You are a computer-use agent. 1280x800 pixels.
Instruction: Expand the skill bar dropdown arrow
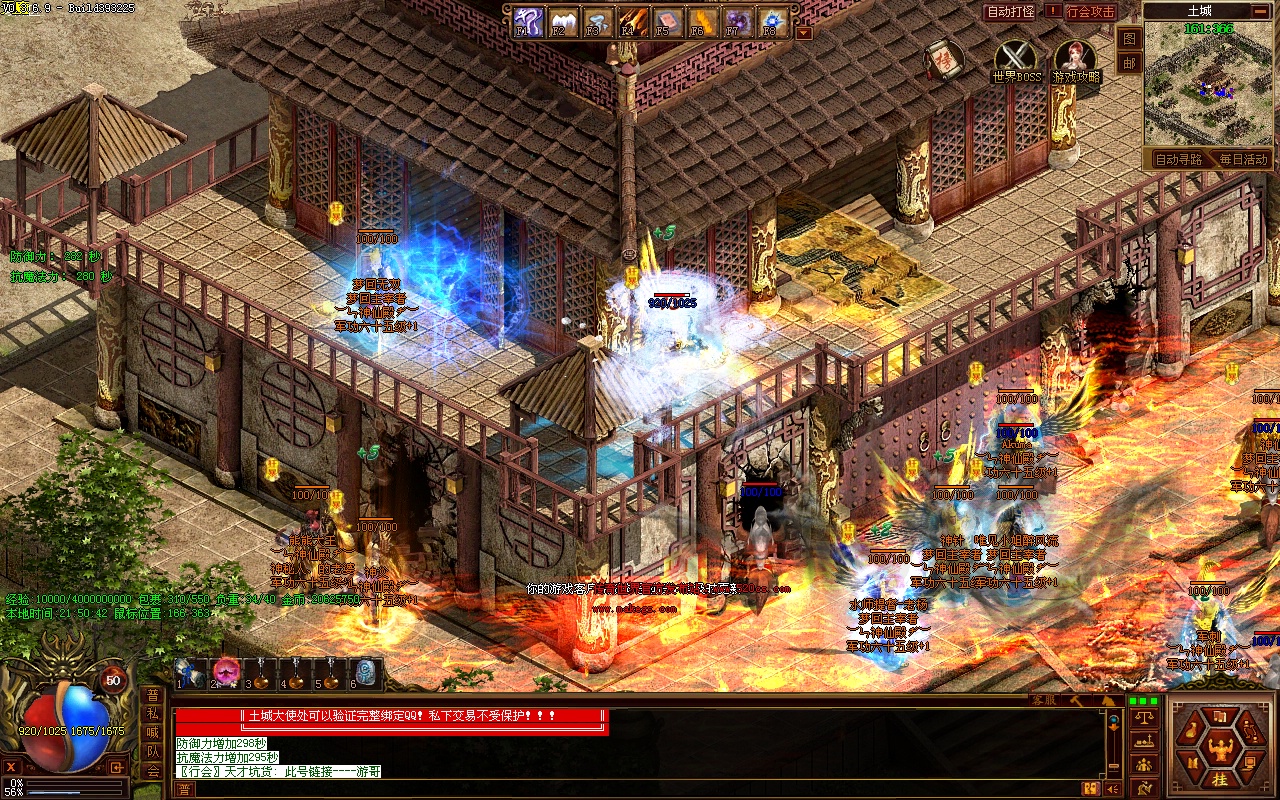point(803,32)
